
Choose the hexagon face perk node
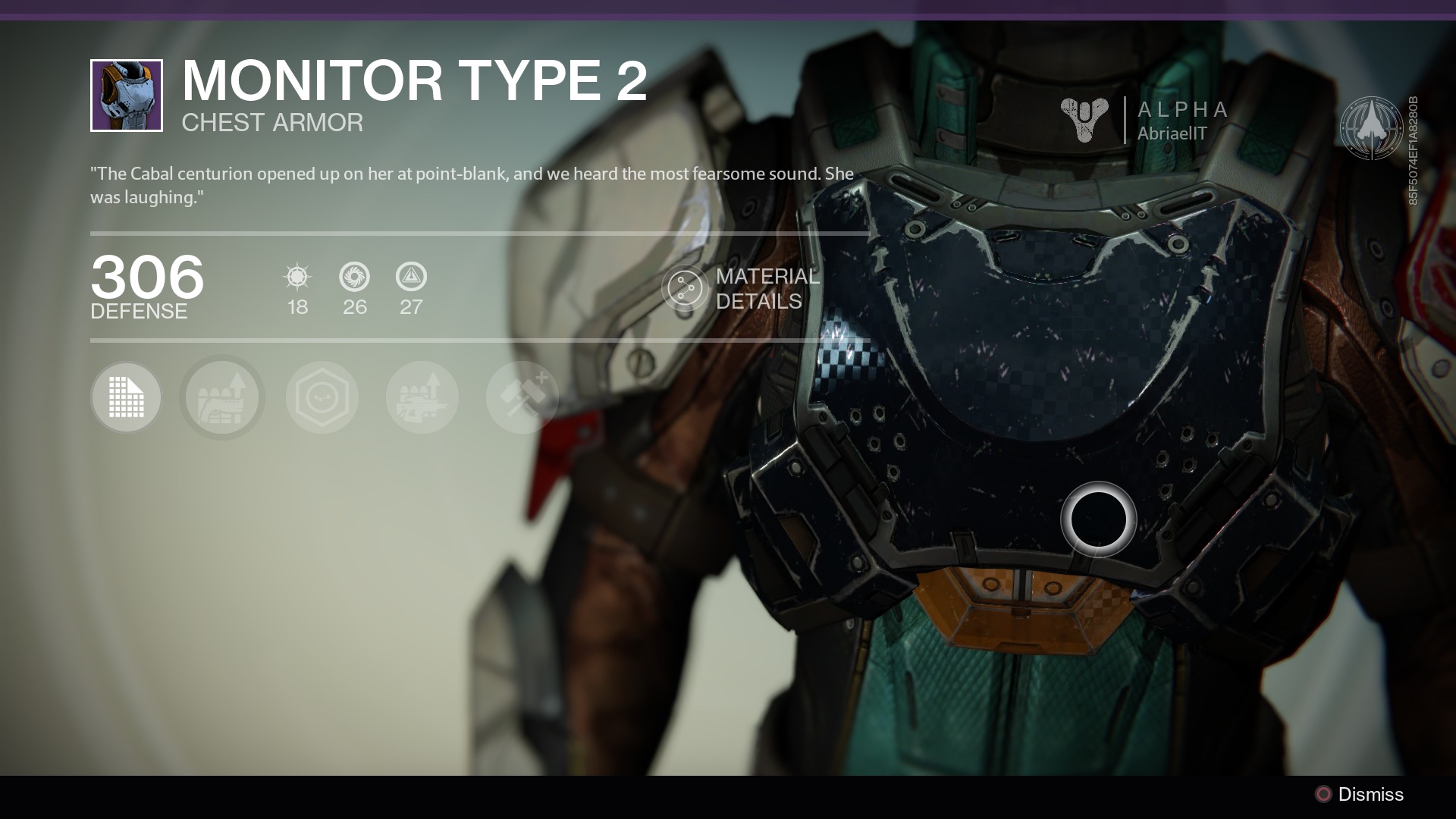pyautogui.click(x=322, y=397)
